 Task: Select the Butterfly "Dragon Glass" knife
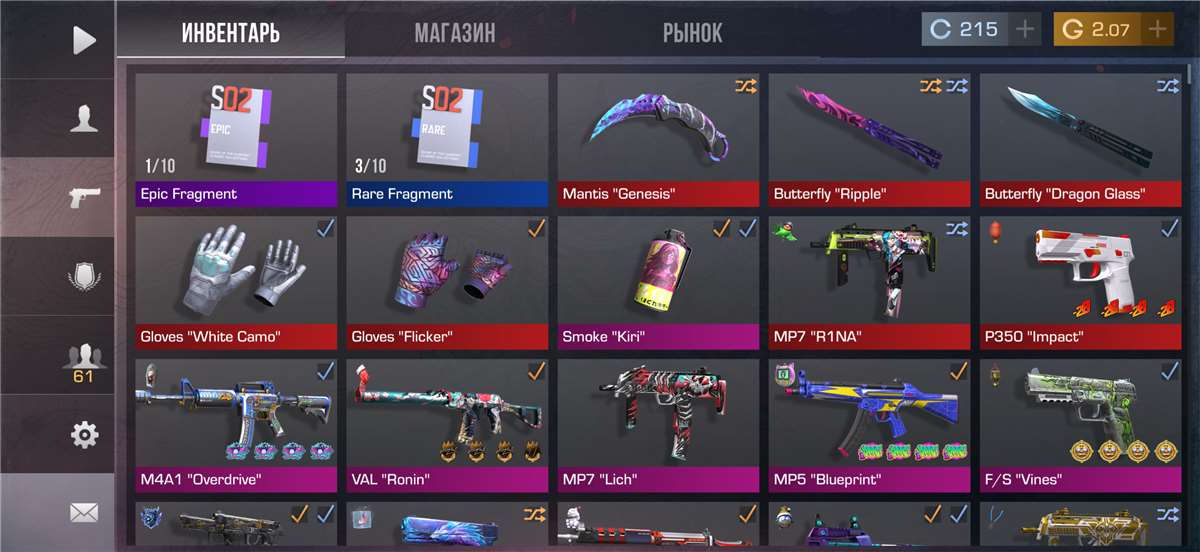point(1080,138)
